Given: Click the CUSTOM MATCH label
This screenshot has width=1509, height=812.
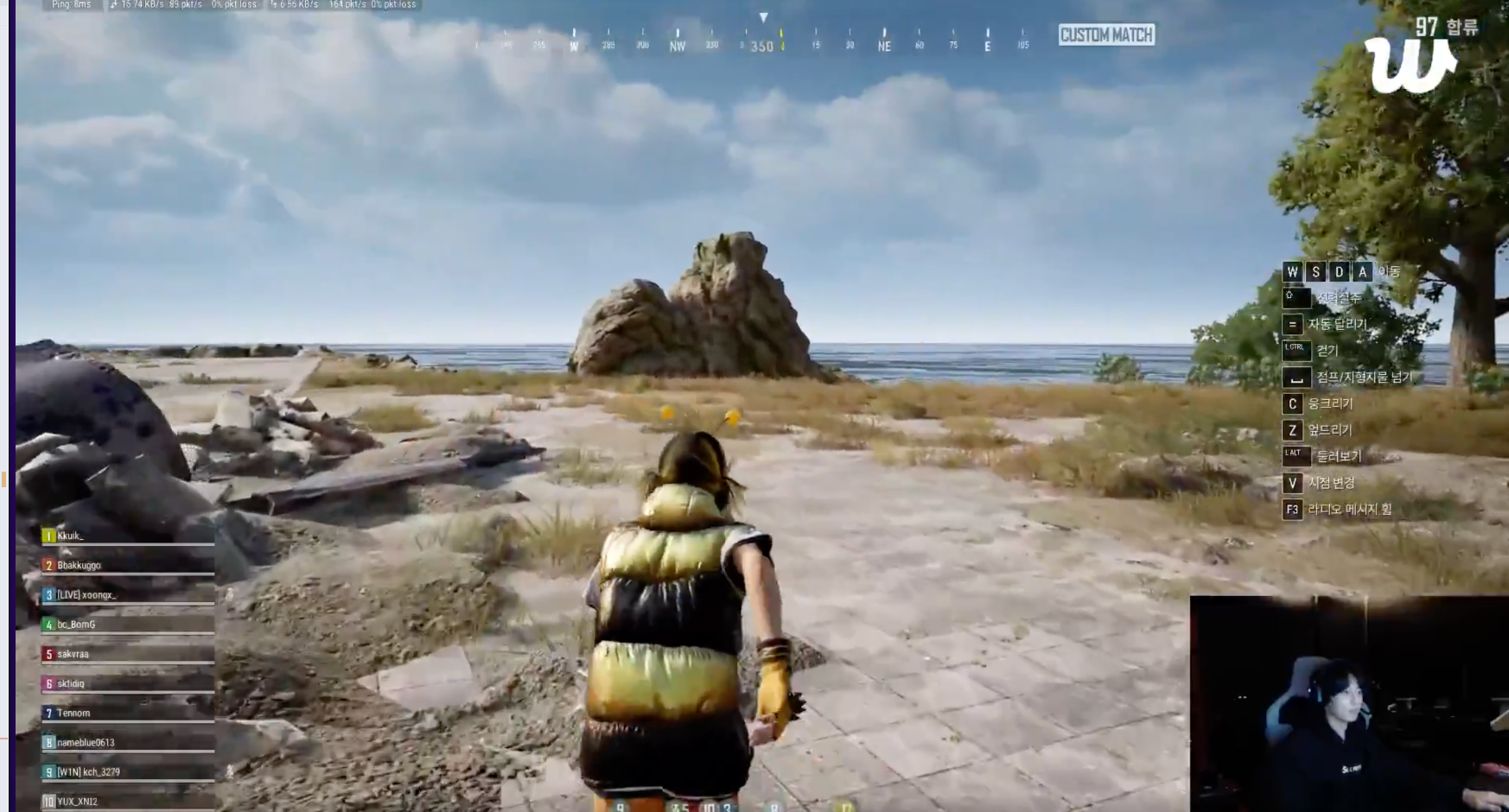Looking at the screenshot, I should point(1106,35).
